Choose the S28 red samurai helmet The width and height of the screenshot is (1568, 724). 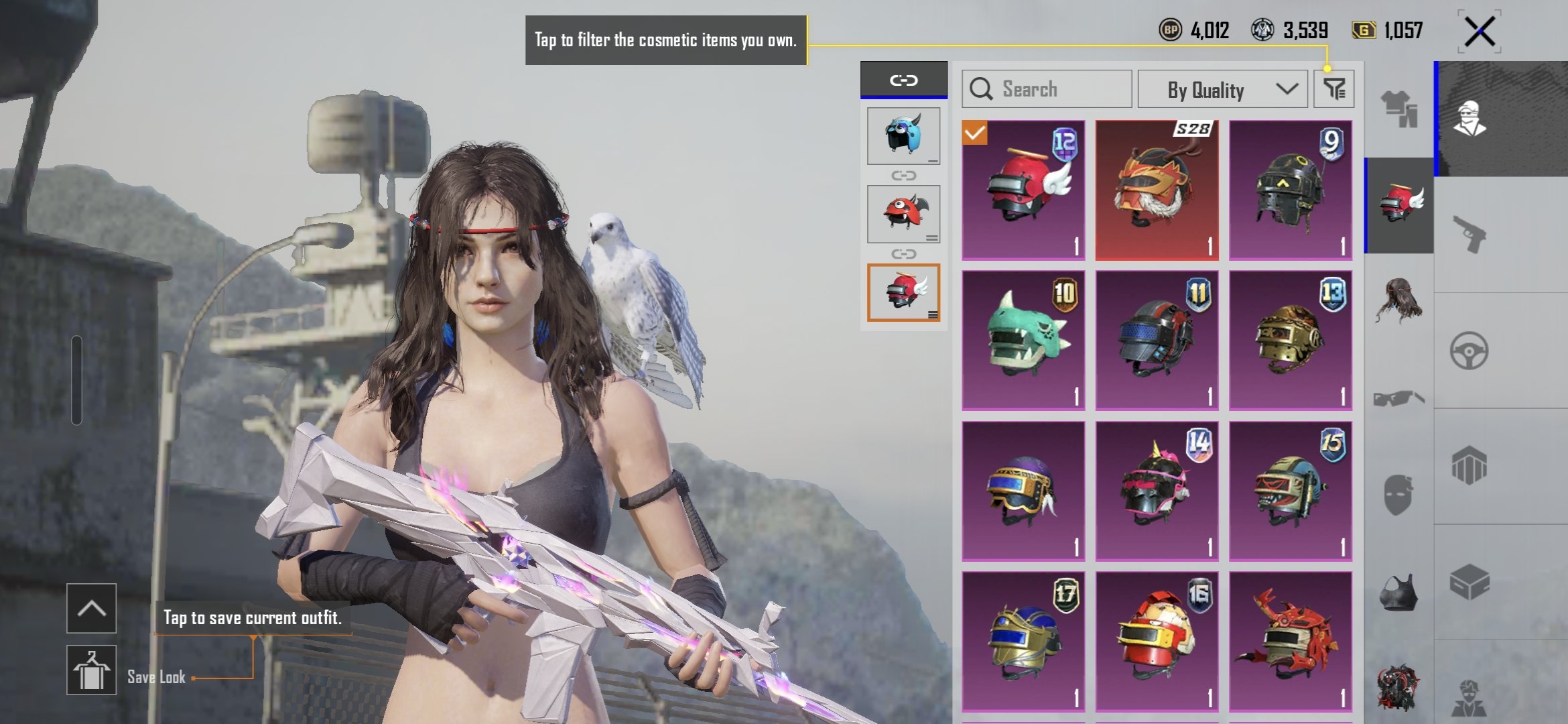1157,190
